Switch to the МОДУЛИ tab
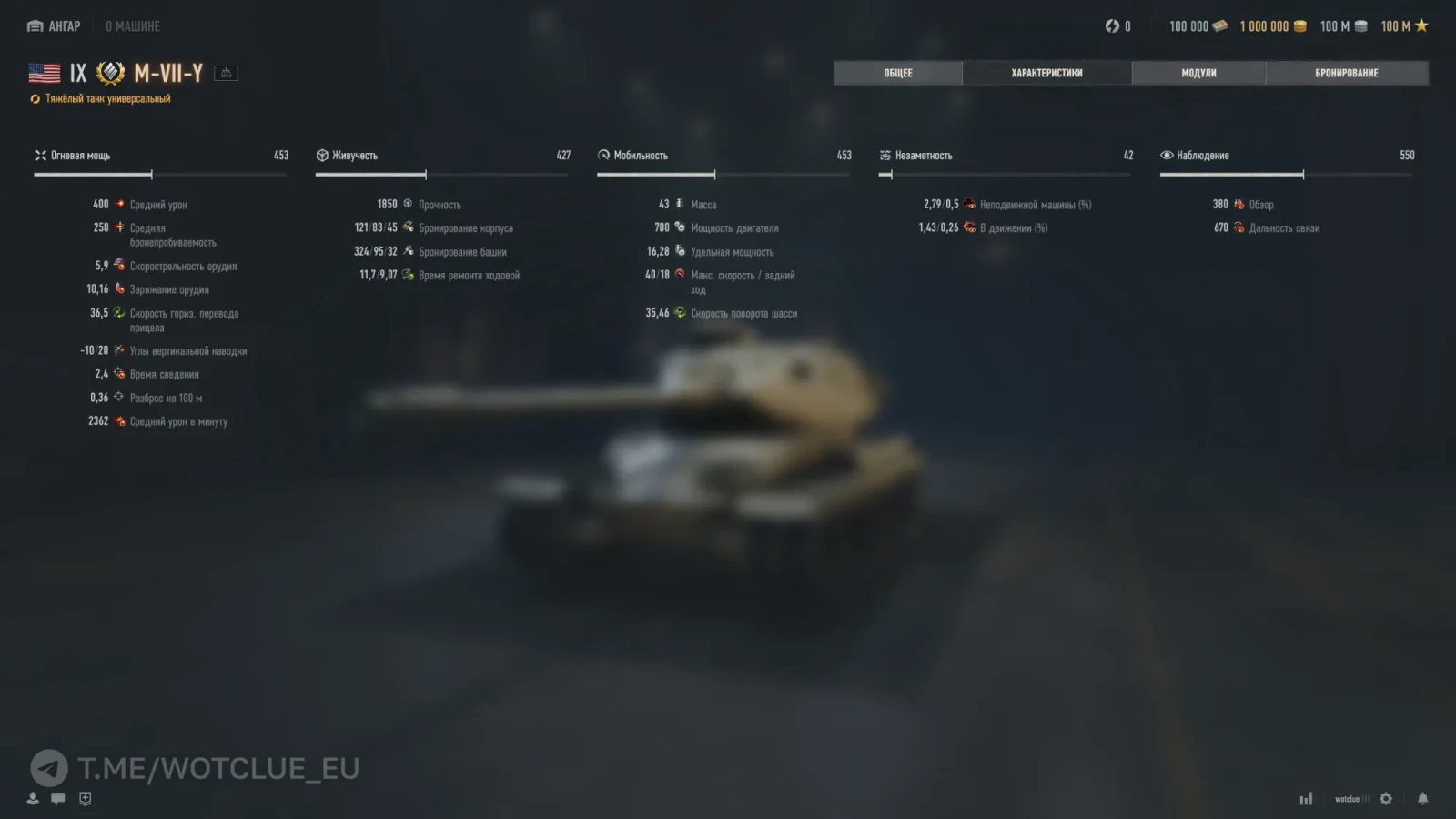The height and width of the screenshot is (819, 1456). click(x=1197, y=73)
